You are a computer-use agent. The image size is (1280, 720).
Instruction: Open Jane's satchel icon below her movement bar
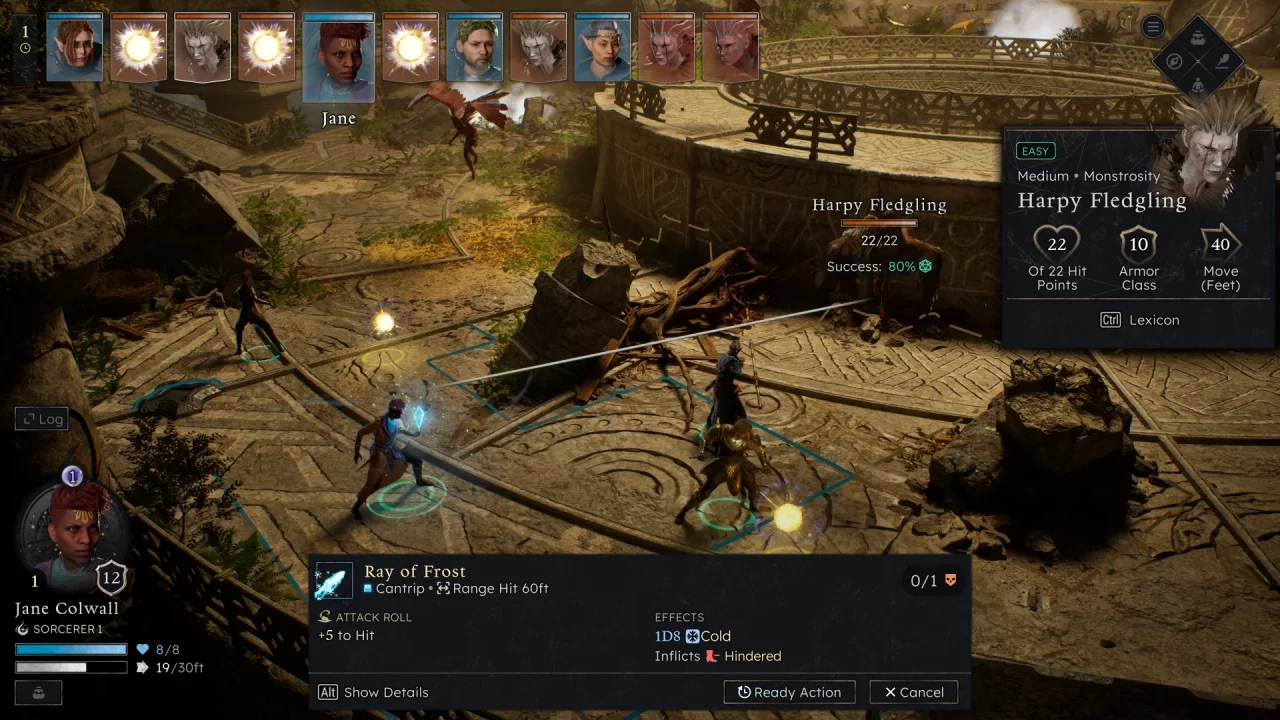tap(38, 692)
